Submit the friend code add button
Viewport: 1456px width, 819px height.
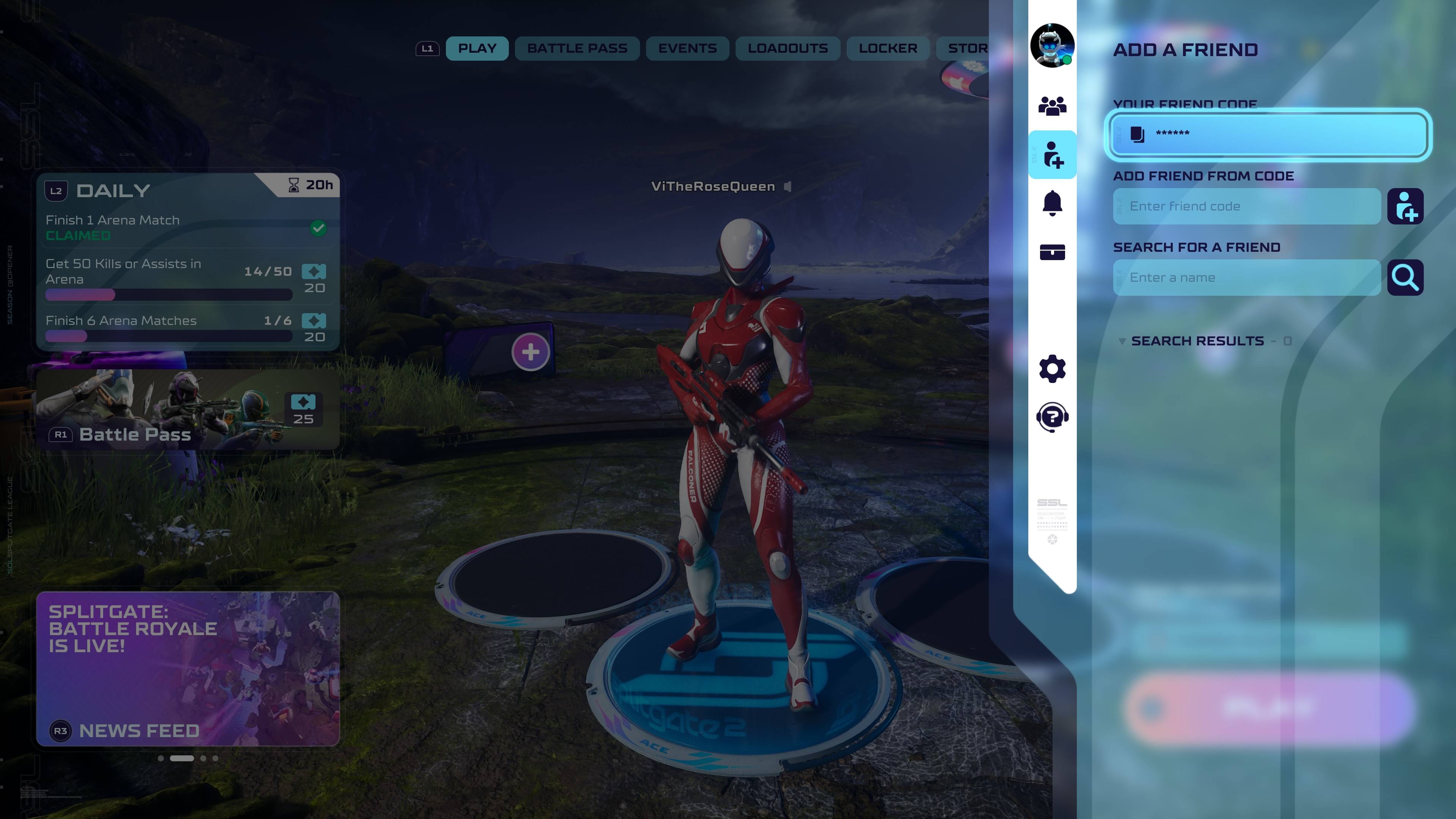click(x=1405, y=206)
